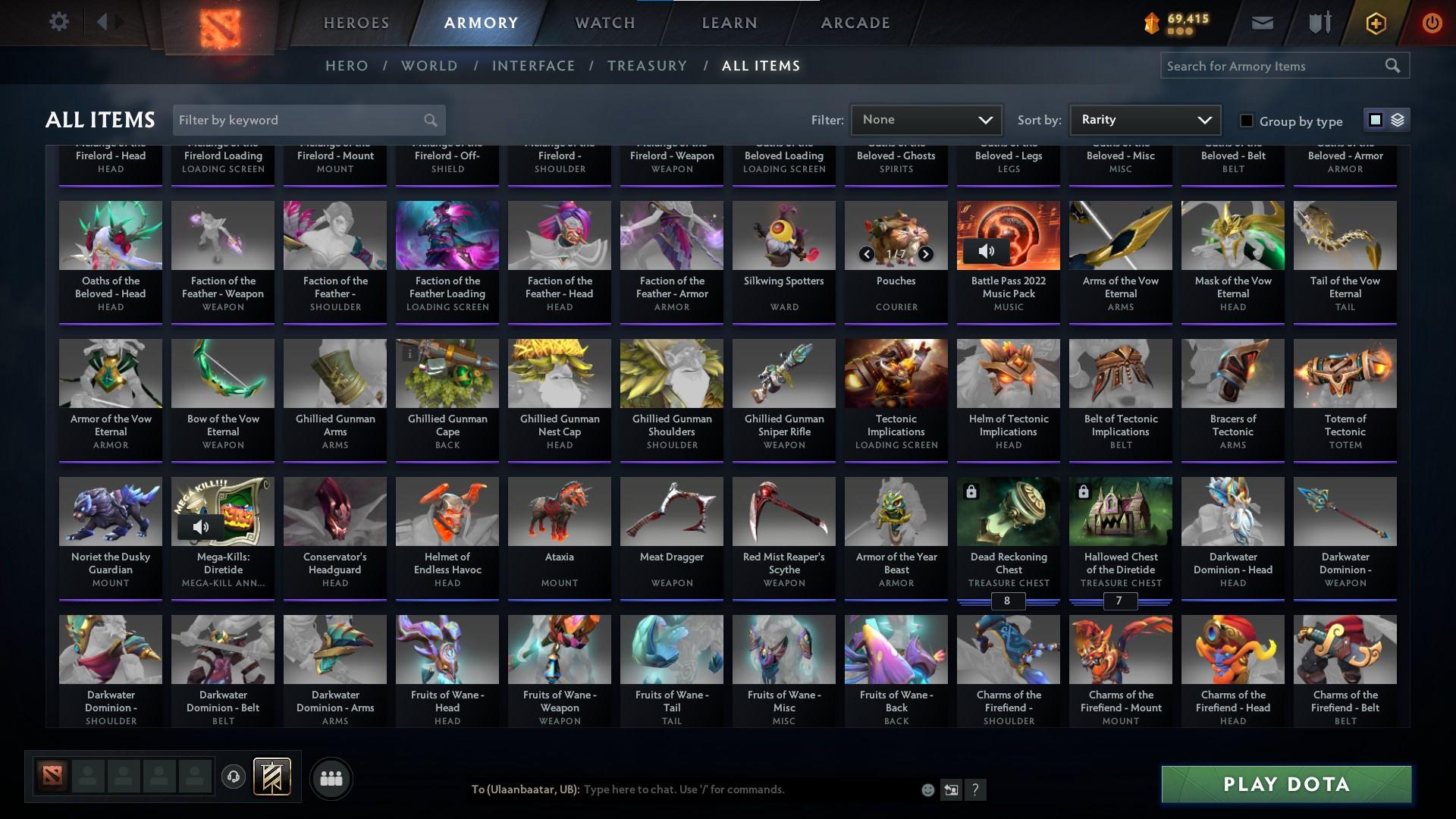Screen dimensions: 1456x819
Task: Open the TREASURY breadcrumb section
Action: point(647,66)
